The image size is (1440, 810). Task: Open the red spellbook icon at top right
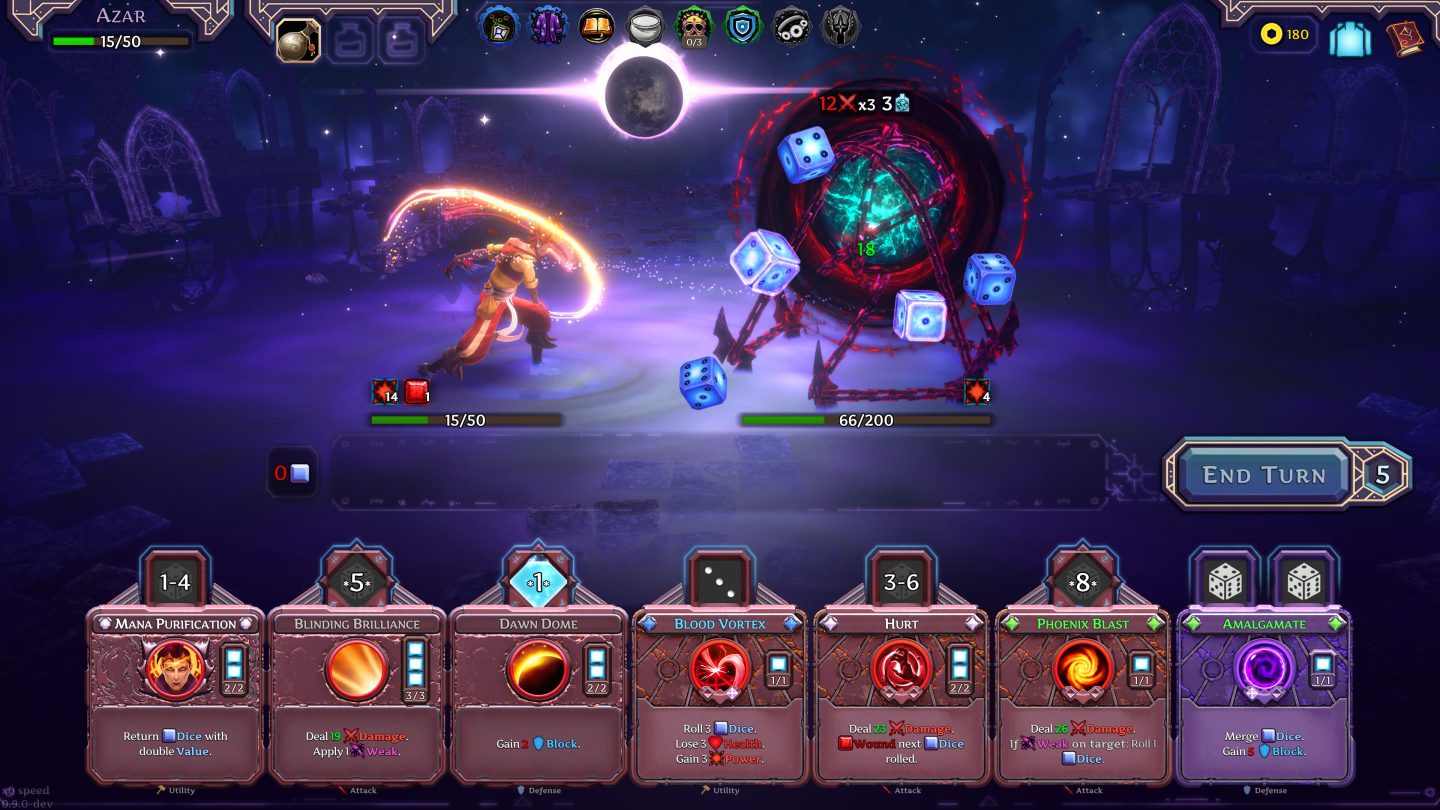pos(1403,36)
